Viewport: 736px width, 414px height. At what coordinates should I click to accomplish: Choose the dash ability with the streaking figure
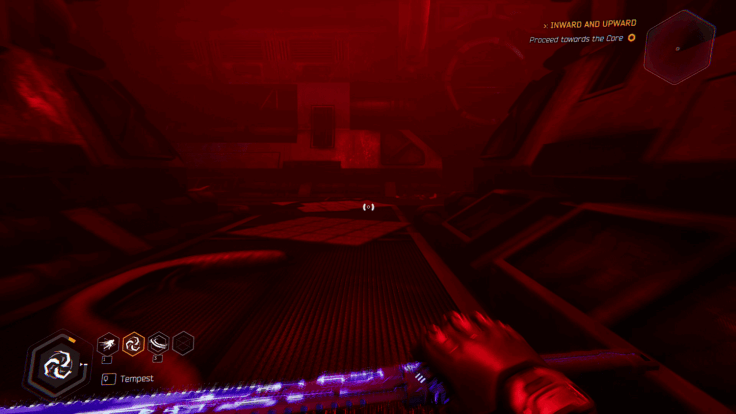pyautogui.click(x=107, y=344)
